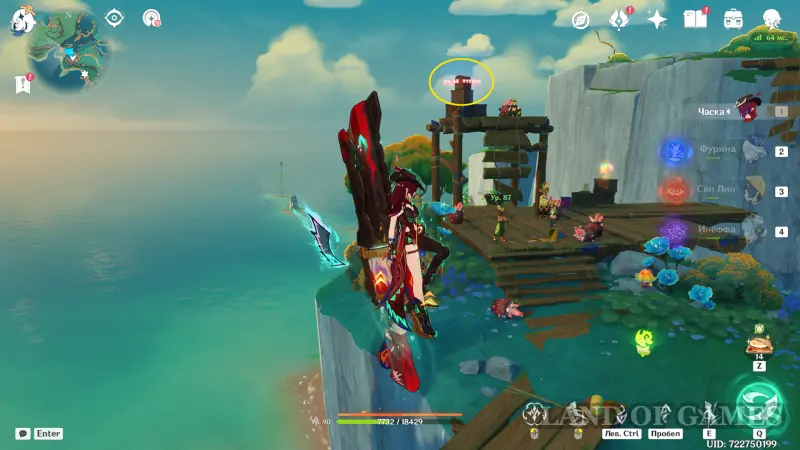The width and height of the screenshot is (800, 450).
Task: Select party member Часка
Action: pos(750,110)
